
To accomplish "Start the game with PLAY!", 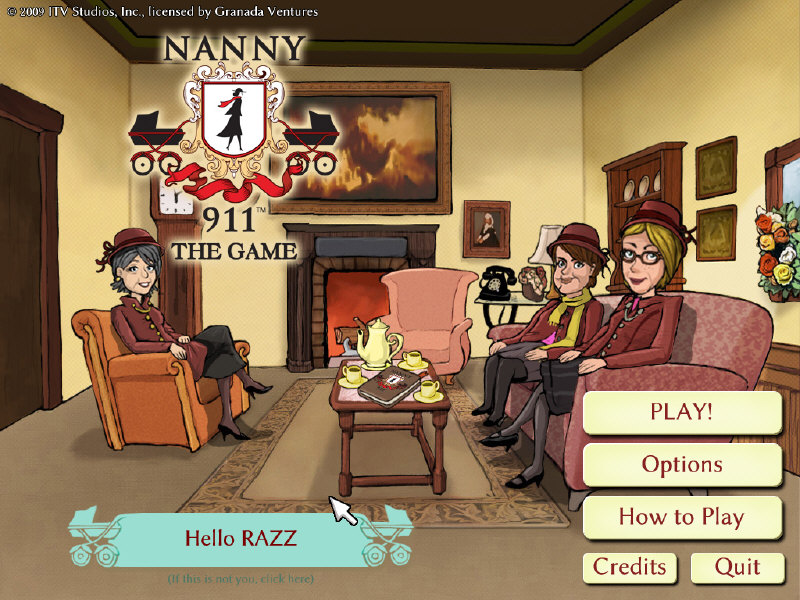I will [681, 412].
